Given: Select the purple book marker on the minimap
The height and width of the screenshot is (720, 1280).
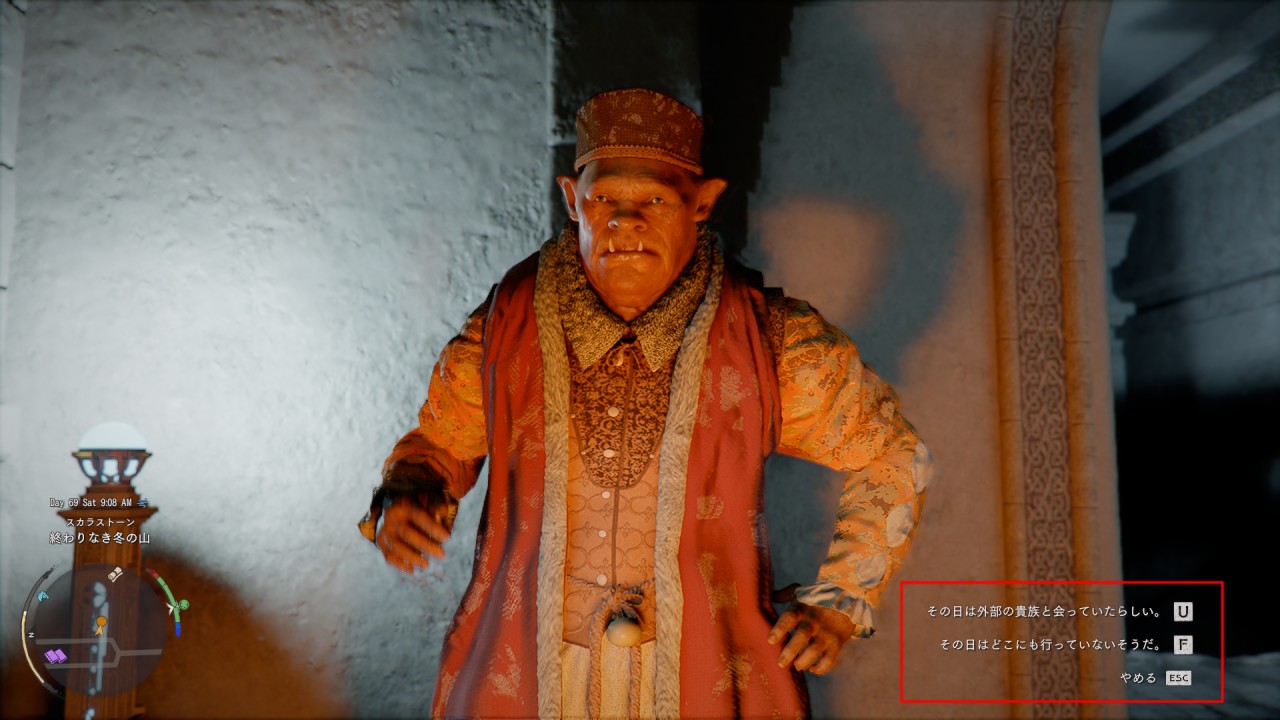Looking at the screenshot, I should [x=55, y=656].
